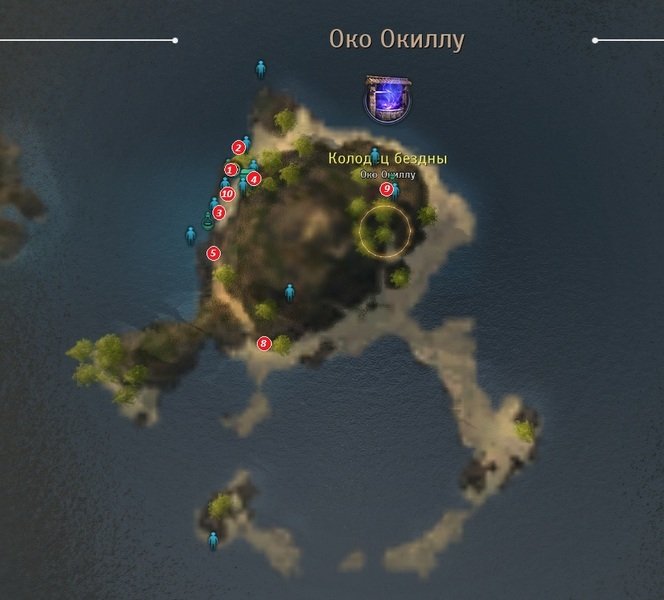Viewport: 664px width, 600px height.
Task: Click the green potion flask map icon
Action: point(208,222)
